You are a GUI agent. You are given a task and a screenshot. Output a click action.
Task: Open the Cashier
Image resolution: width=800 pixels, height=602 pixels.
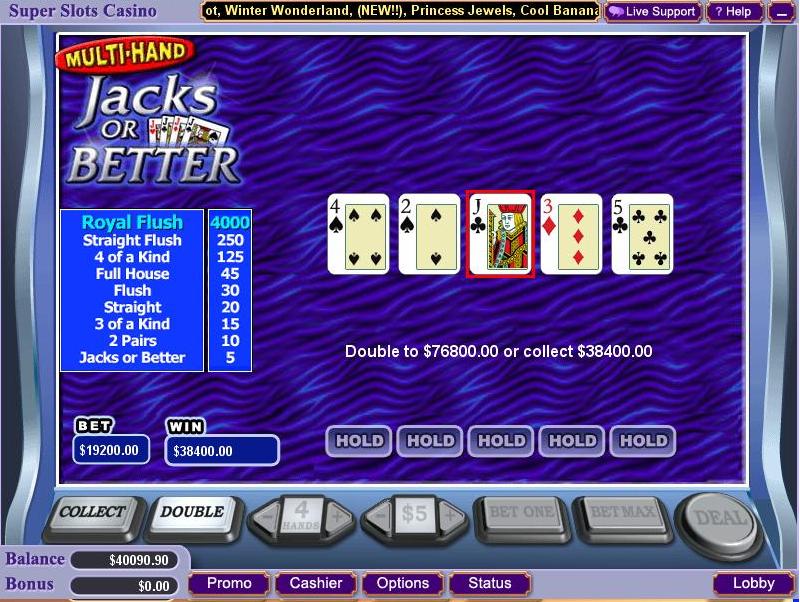316,583
